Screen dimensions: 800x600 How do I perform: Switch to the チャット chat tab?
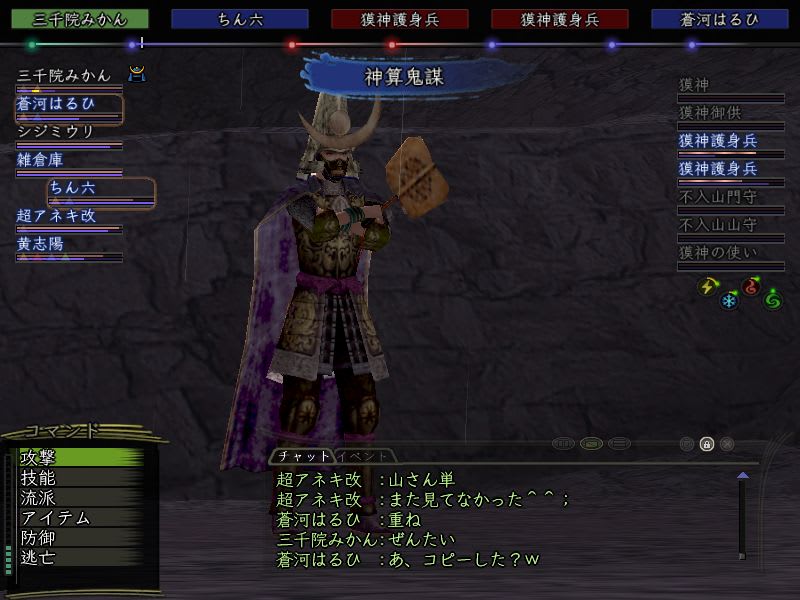[x=301, y=456]
